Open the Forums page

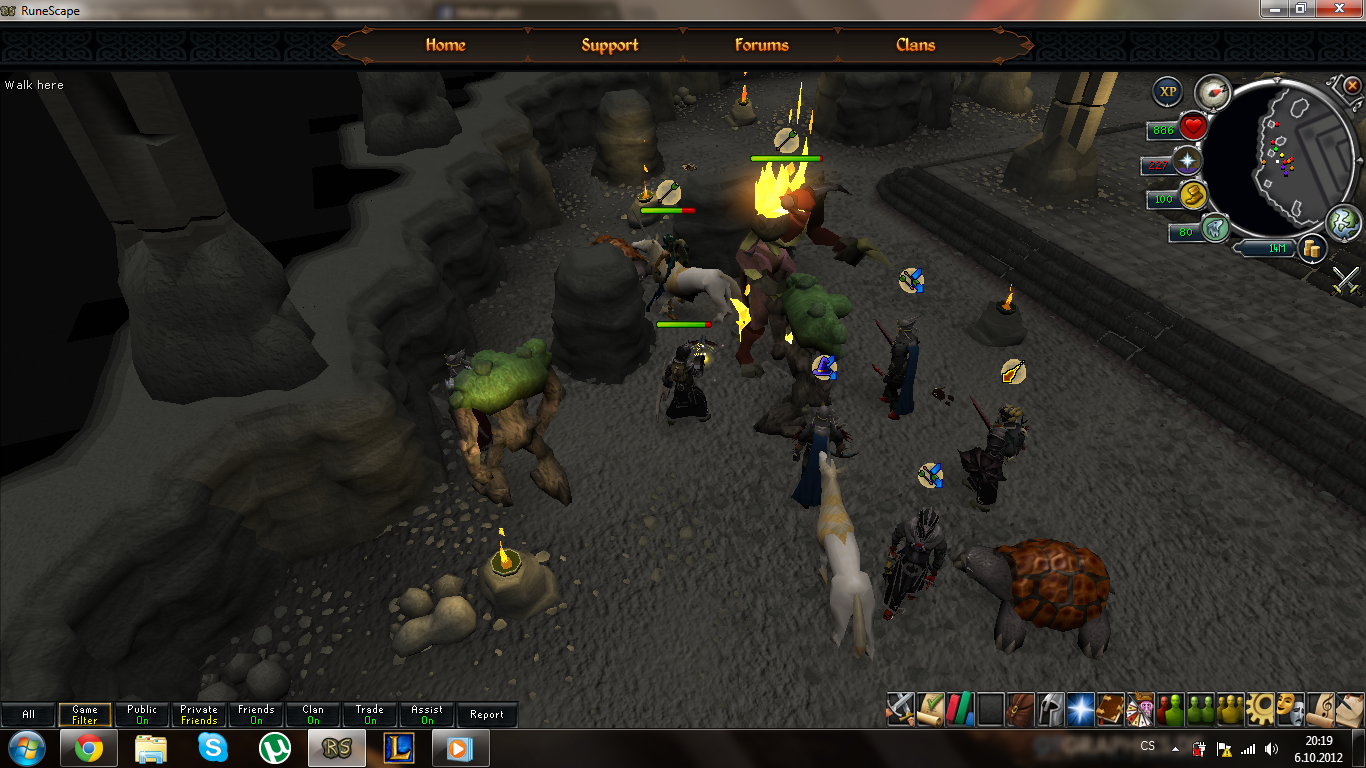761,45
